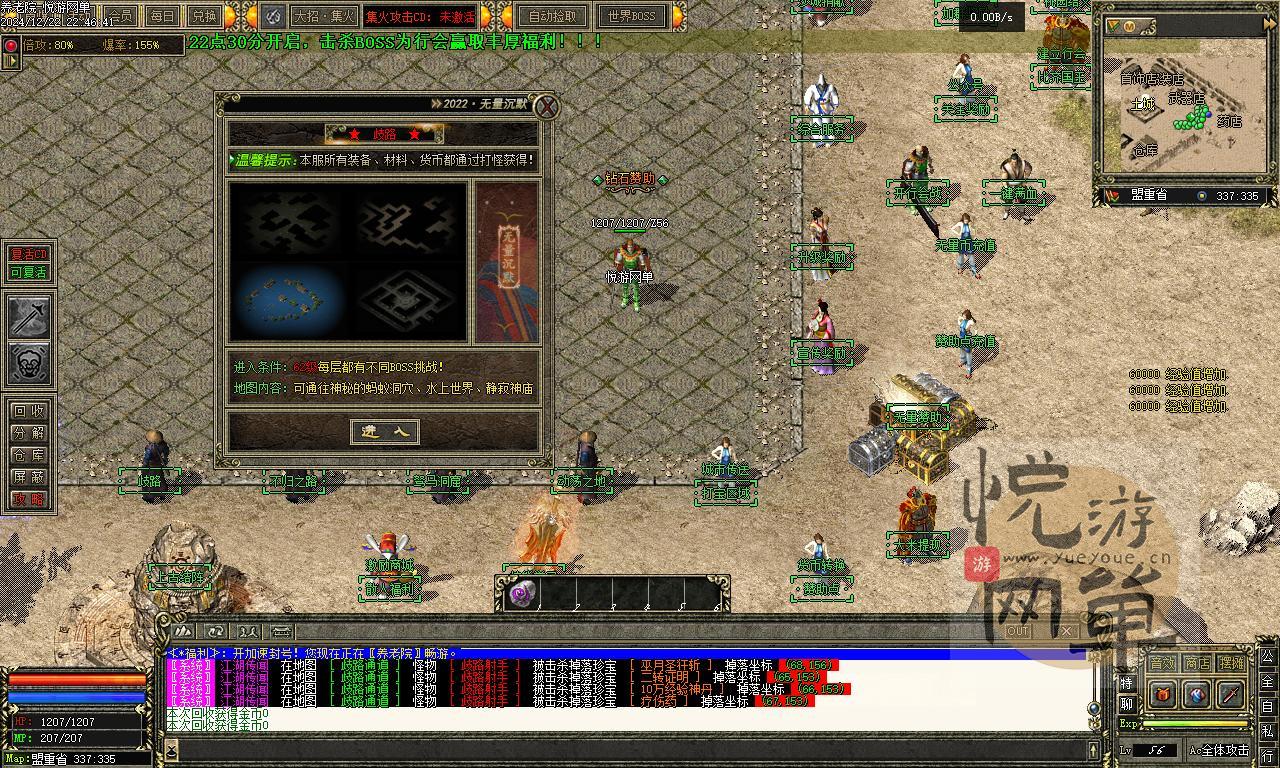Screen dimensions: 1280x768
Task: Open the 摆摊 stall function
Action: click(x=1232, y=662)
